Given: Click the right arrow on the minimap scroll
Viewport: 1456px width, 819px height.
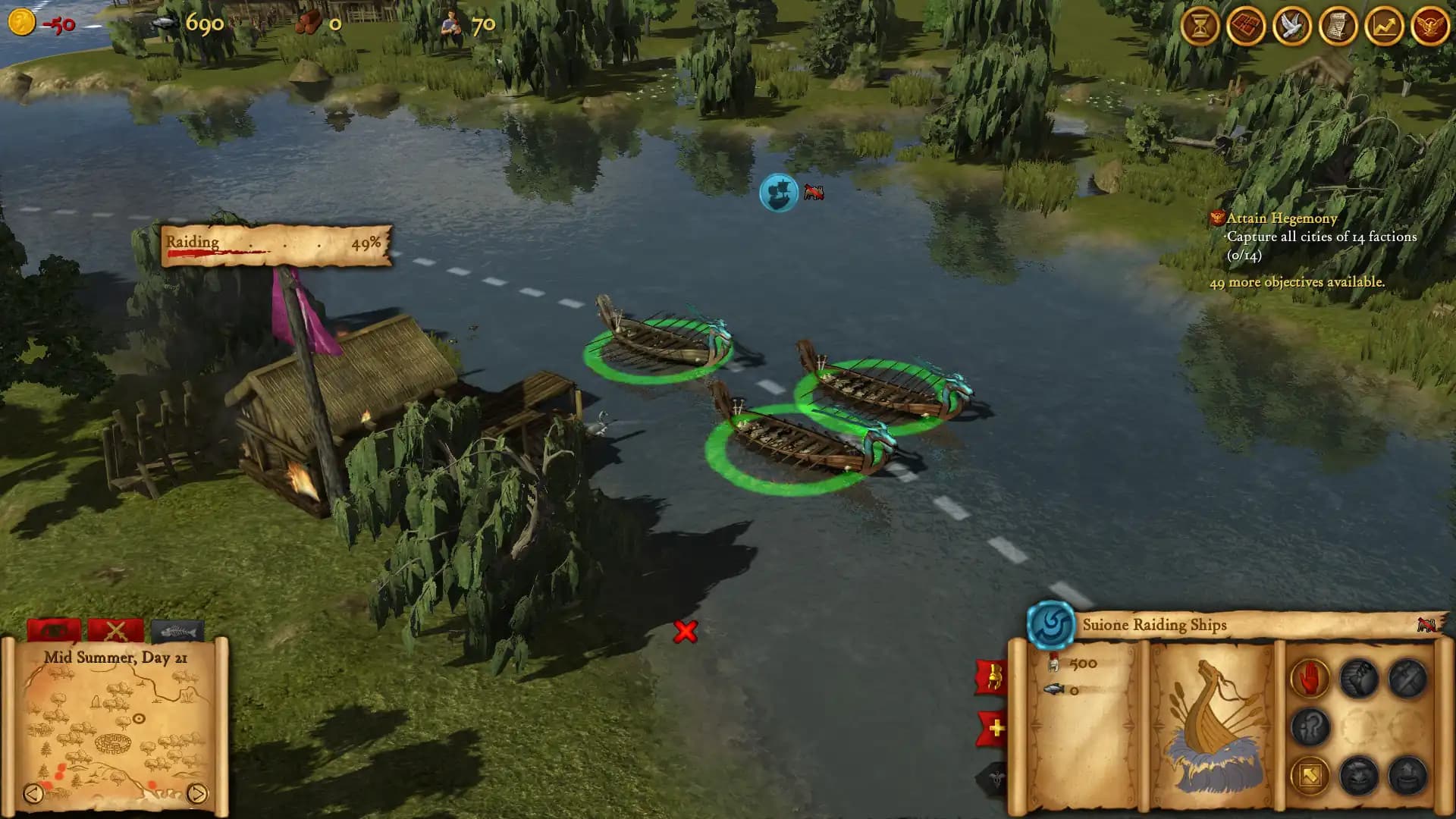Looking at the screenshot, I should tap(196, 793).
